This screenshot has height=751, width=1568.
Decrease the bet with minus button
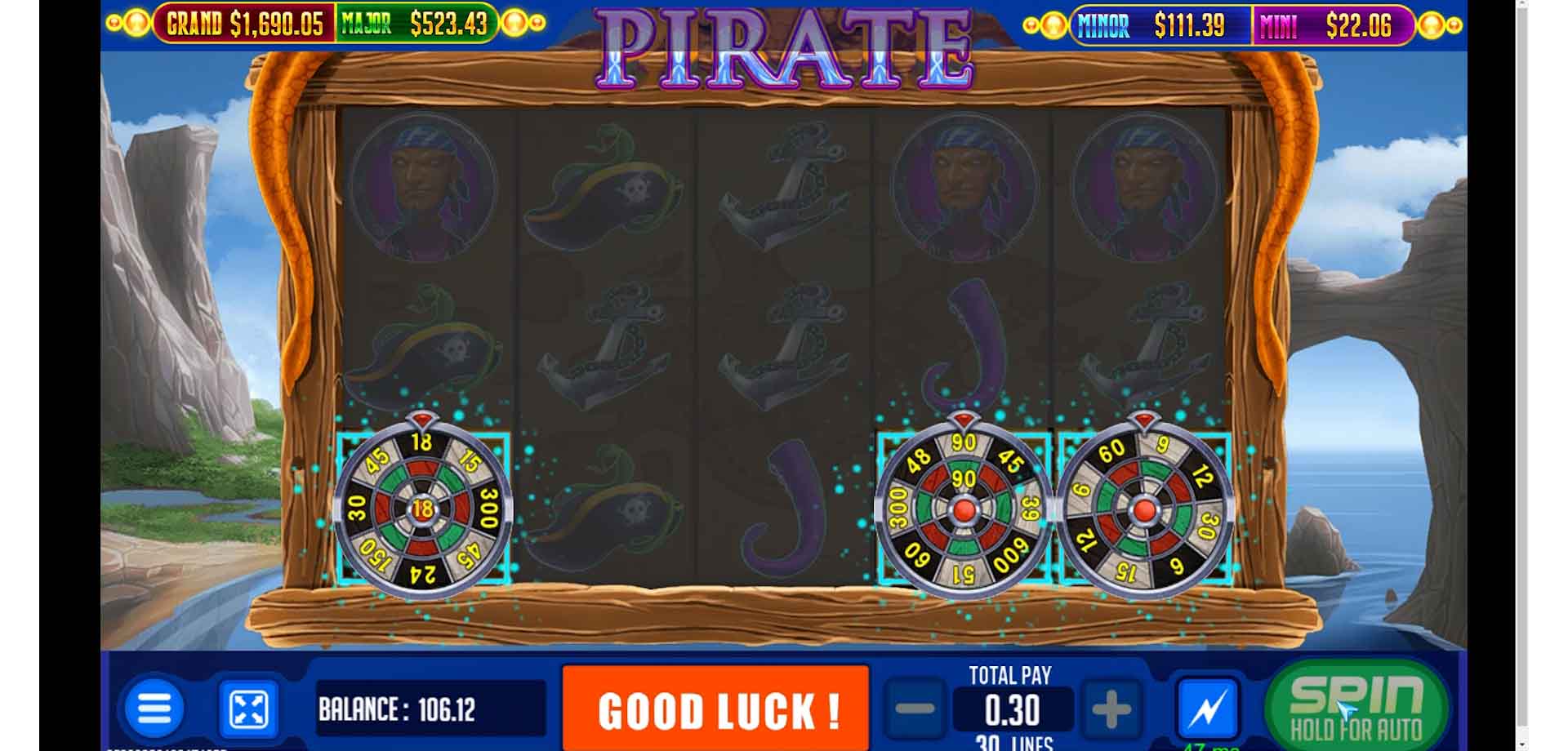coord(915,709)
